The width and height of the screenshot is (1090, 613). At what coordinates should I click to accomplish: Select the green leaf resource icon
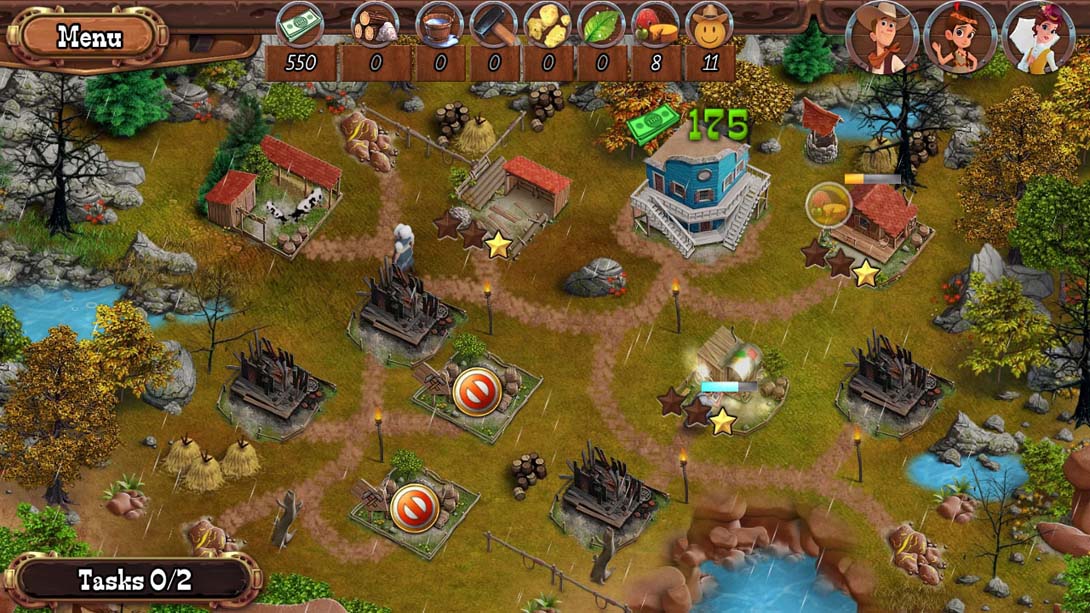pos(602,25)
